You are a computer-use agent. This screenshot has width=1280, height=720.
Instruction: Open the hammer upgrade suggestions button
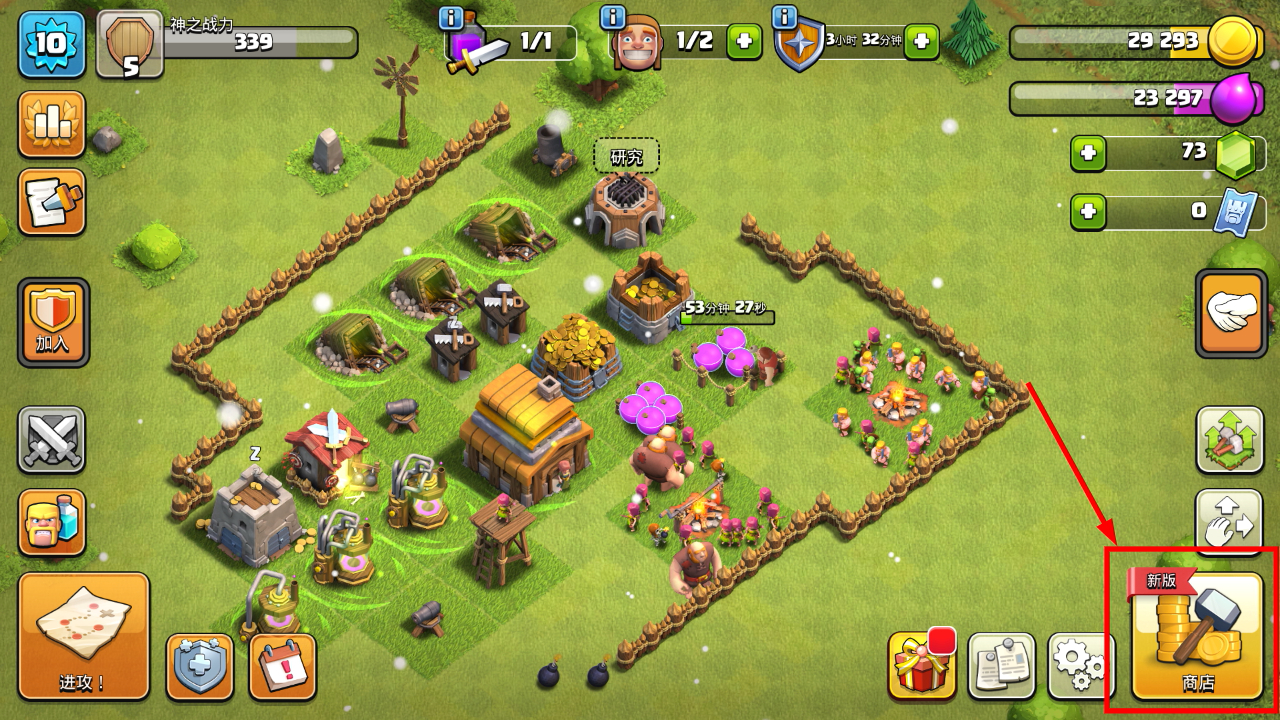(x=1230, y=440)
